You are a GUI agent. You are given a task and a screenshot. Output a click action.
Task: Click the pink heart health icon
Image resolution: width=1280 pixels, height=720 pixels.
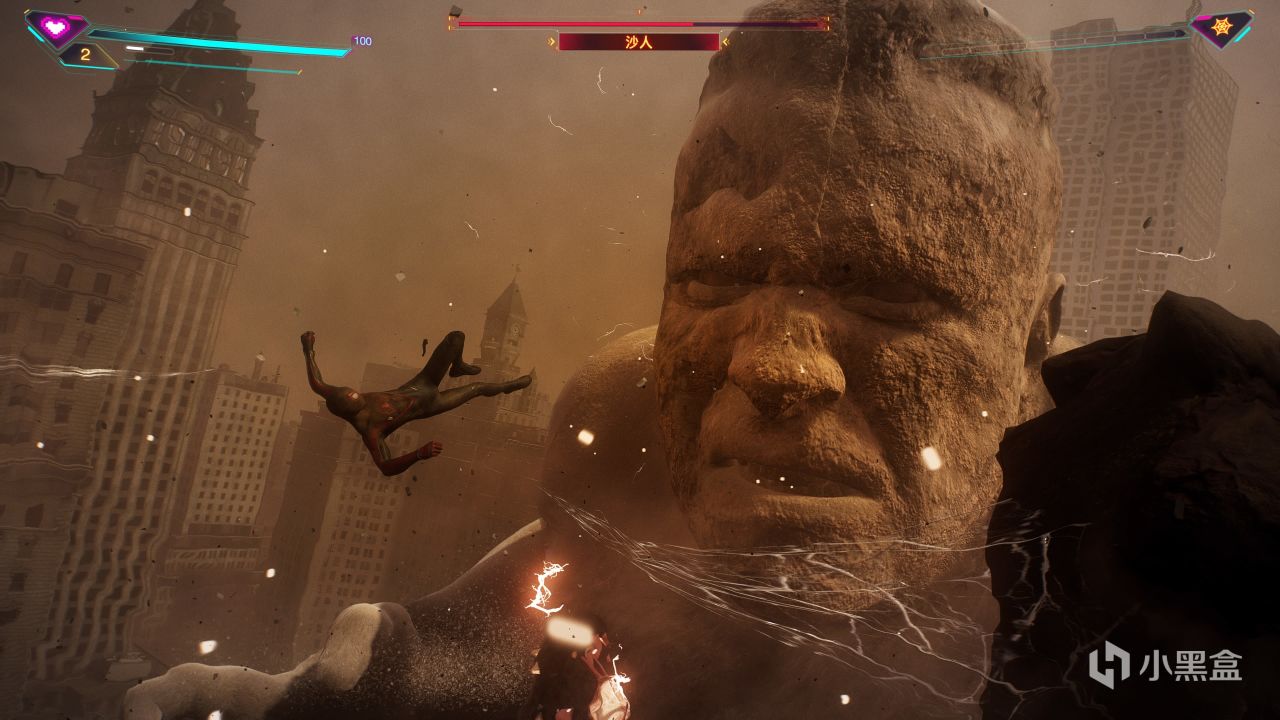point(56,27)
